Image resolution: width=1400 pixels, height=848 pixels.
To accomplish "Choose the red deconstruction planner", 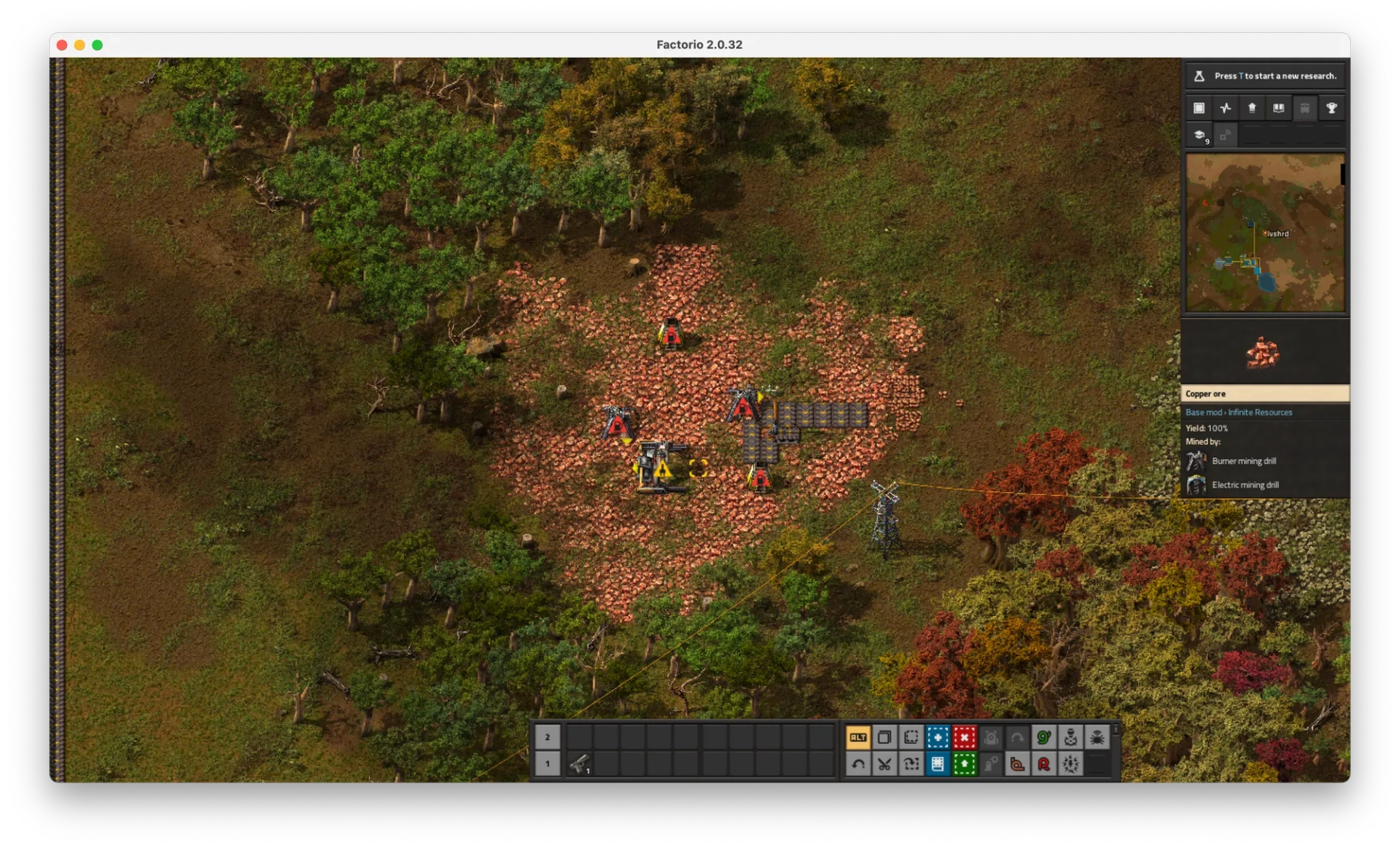I will (964, 737).
